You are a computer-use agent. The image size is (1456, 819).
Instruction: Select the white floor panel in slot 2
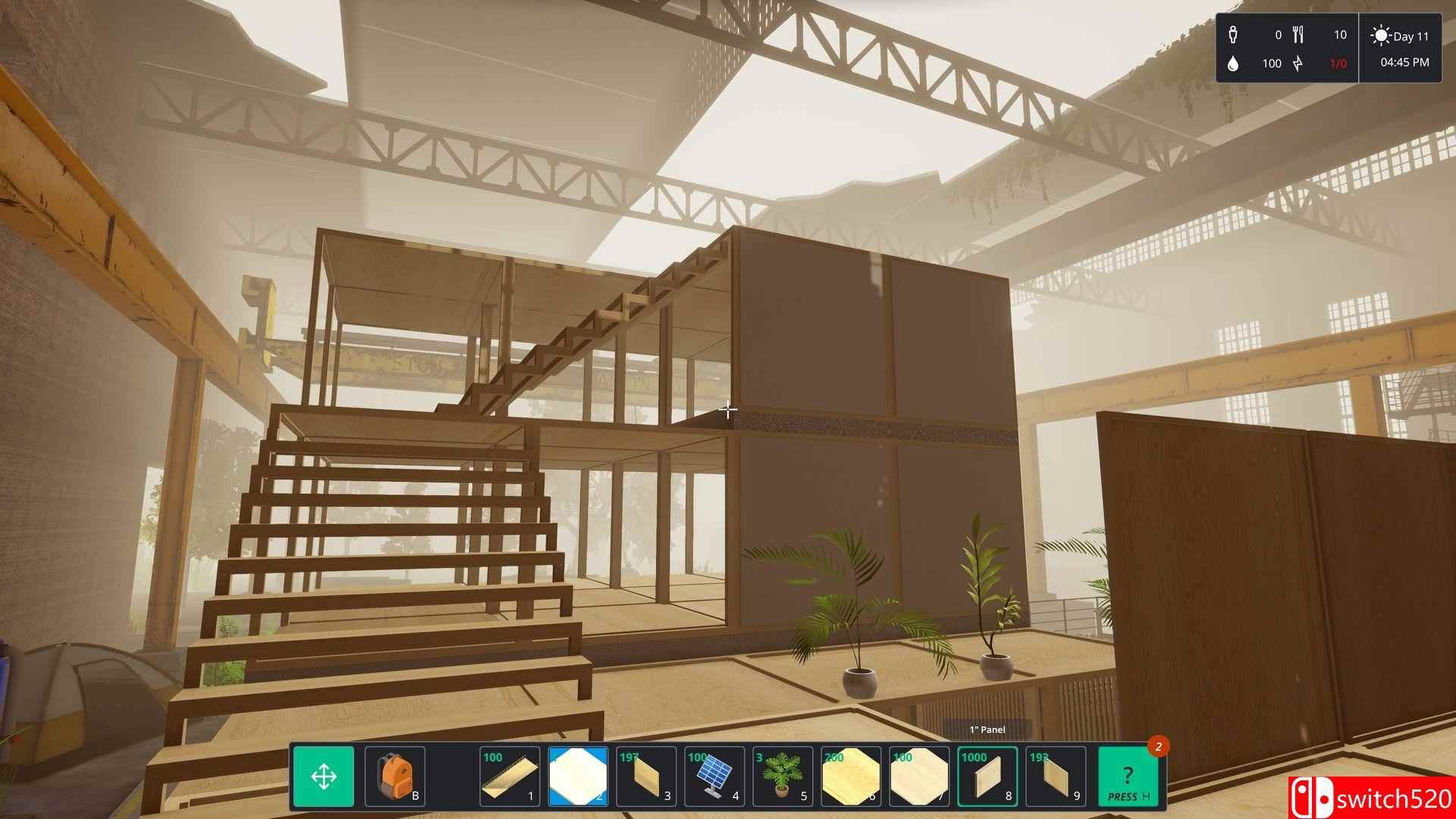tap(576, 777)
